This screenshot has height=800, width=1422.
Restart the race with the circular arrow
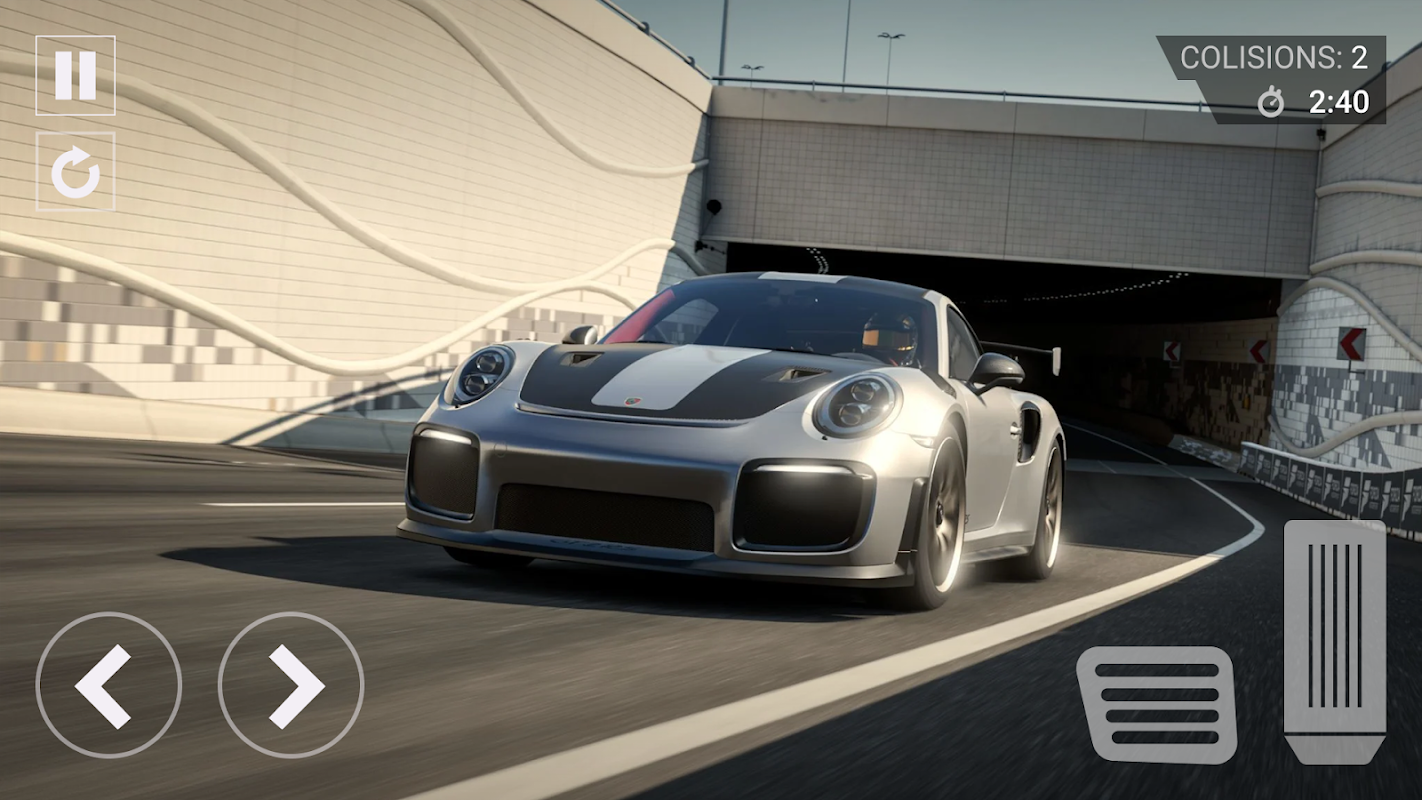tap(75, 172)
